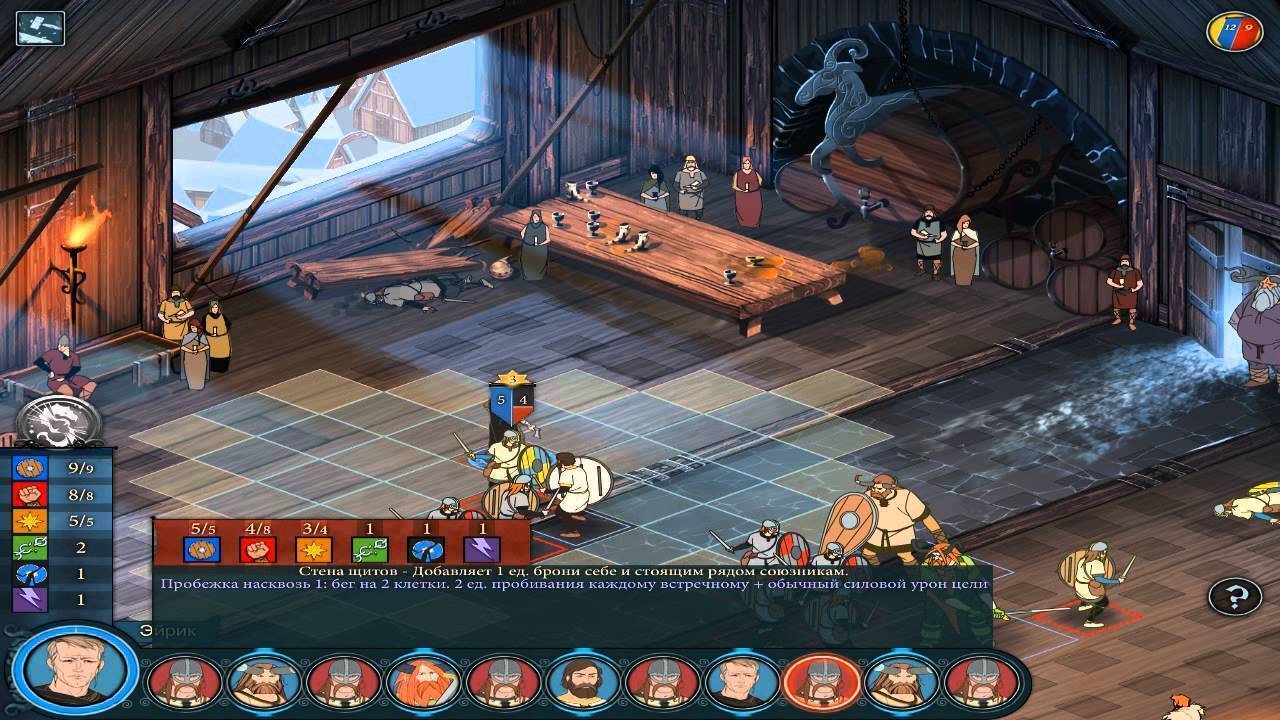Image resolution: width=1280 pixels, height=720 pixels.
Task: Click the question mark help button
Action: click(1236, 597)
